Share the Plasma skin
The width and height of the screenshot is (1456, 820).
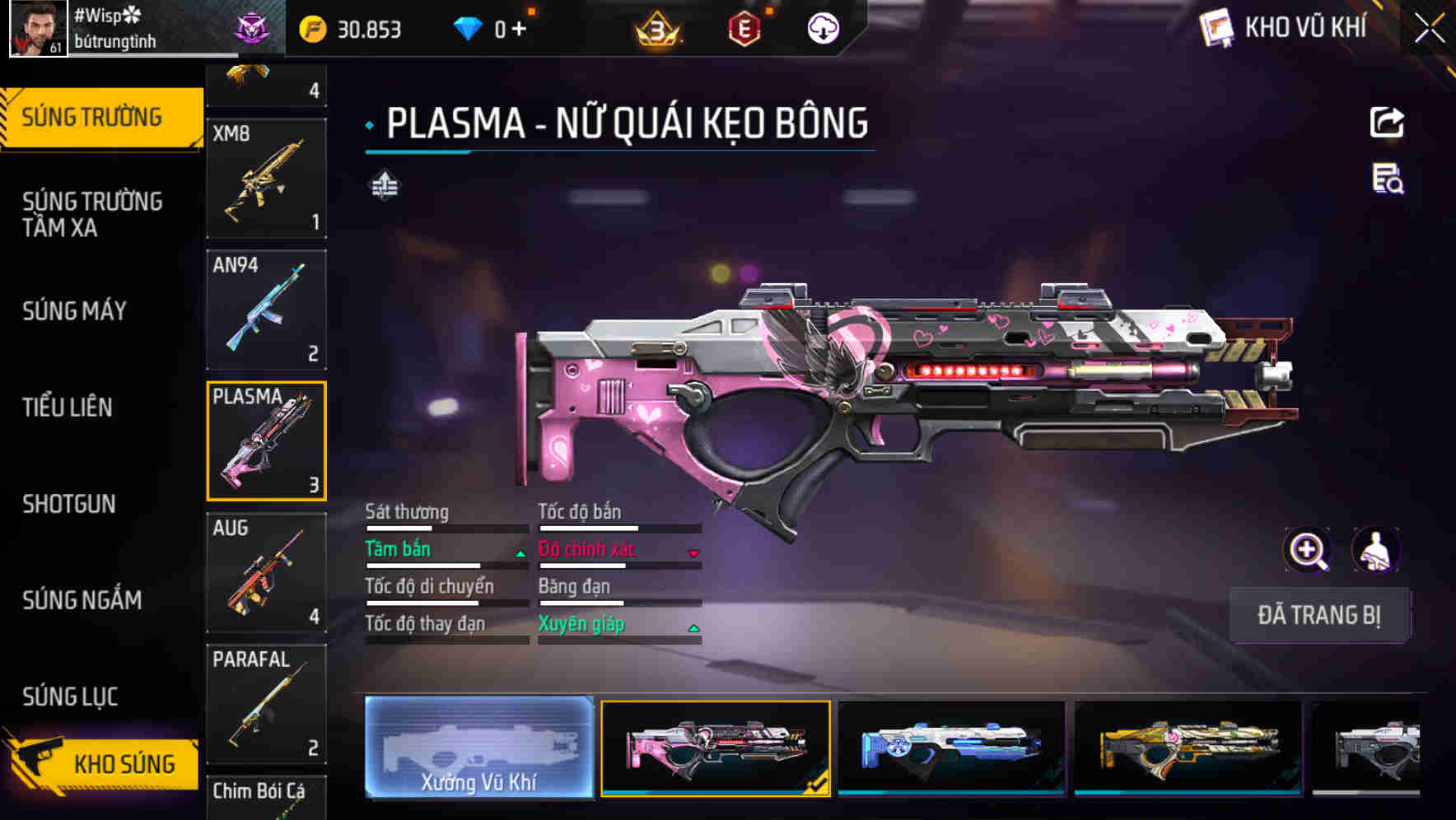pos(1387,123)
